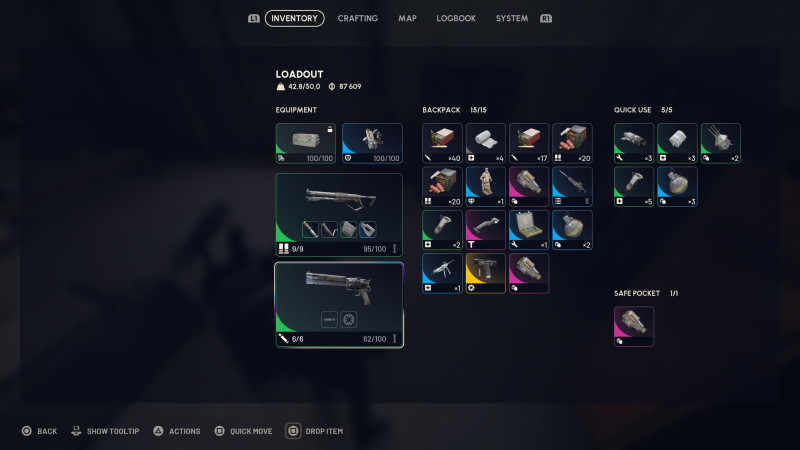
Task: Choose the backpack equipment slot with lock
Action: (306, 143)
